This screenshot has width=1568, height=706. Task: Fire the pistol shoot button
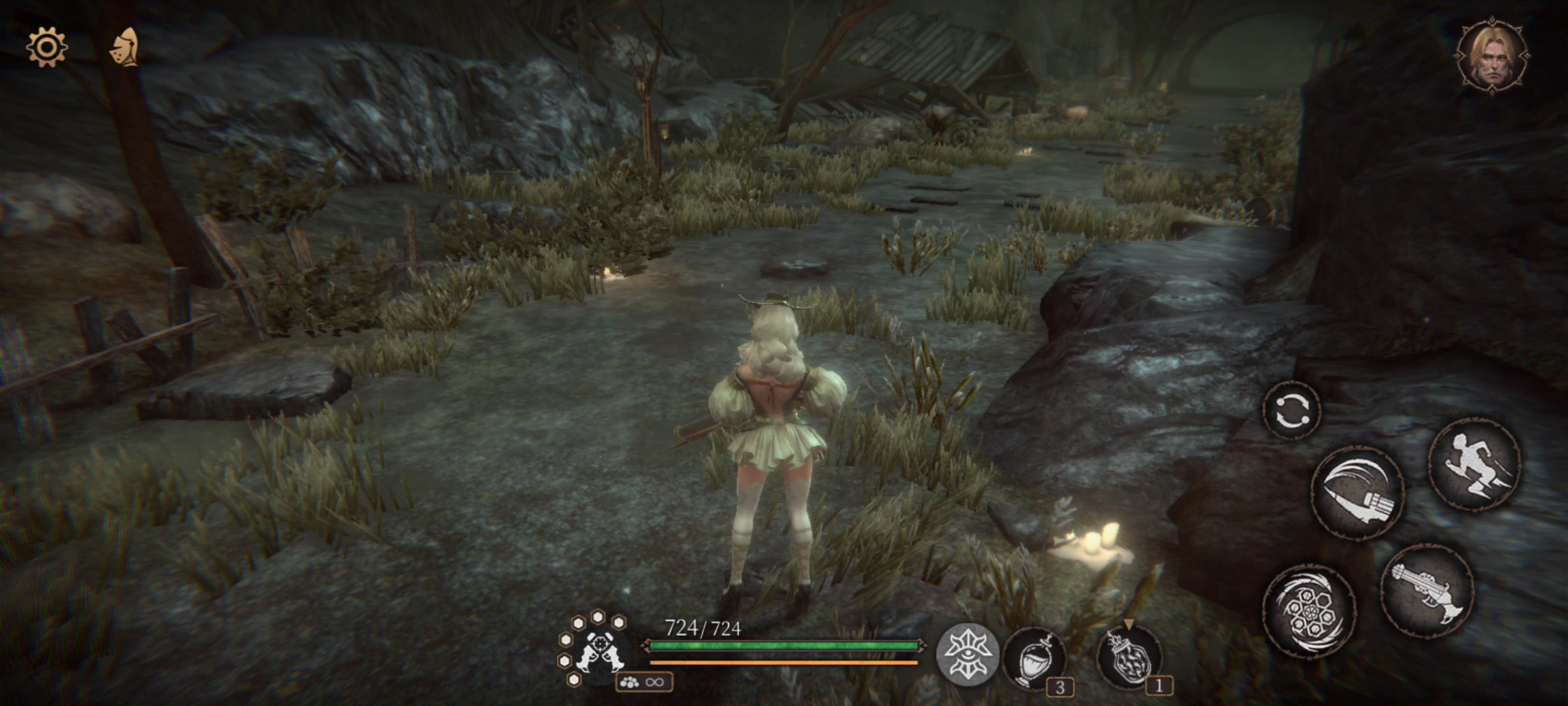pos(1427,590)
